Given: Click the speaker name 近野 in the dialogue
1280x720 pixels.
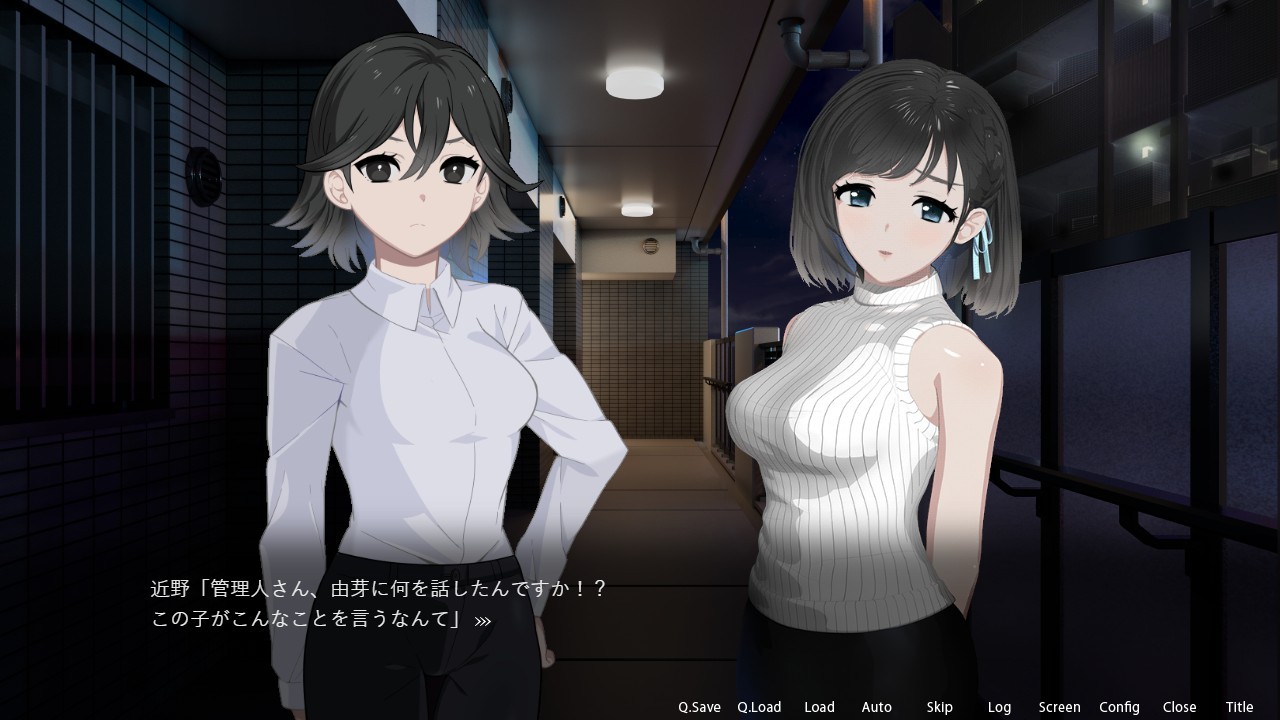Looking at the screenshot, I should pos(171,591).
